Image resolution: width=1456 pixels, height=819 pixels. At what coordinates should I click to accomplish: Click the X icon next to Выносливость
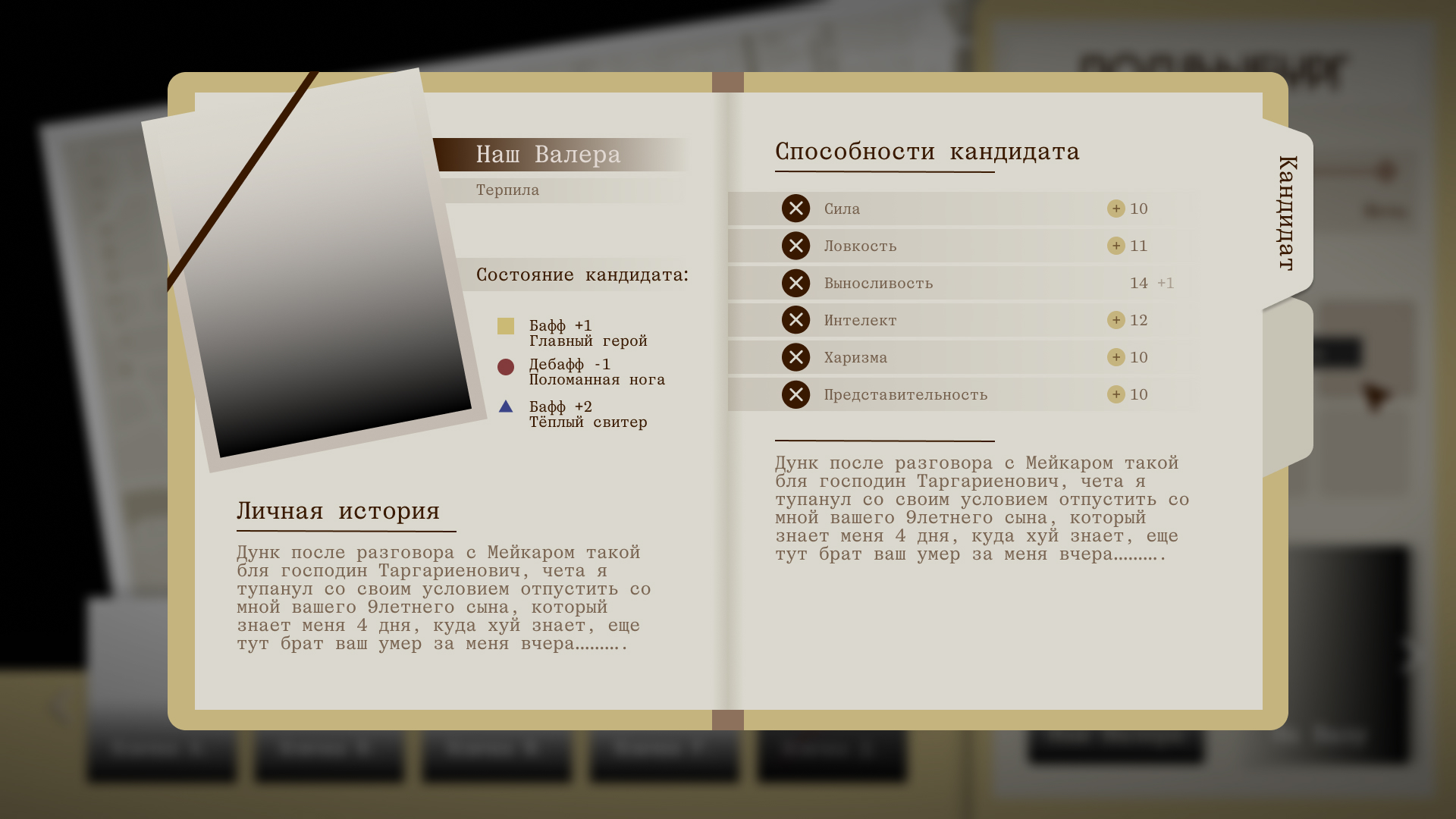coord(795,282)
